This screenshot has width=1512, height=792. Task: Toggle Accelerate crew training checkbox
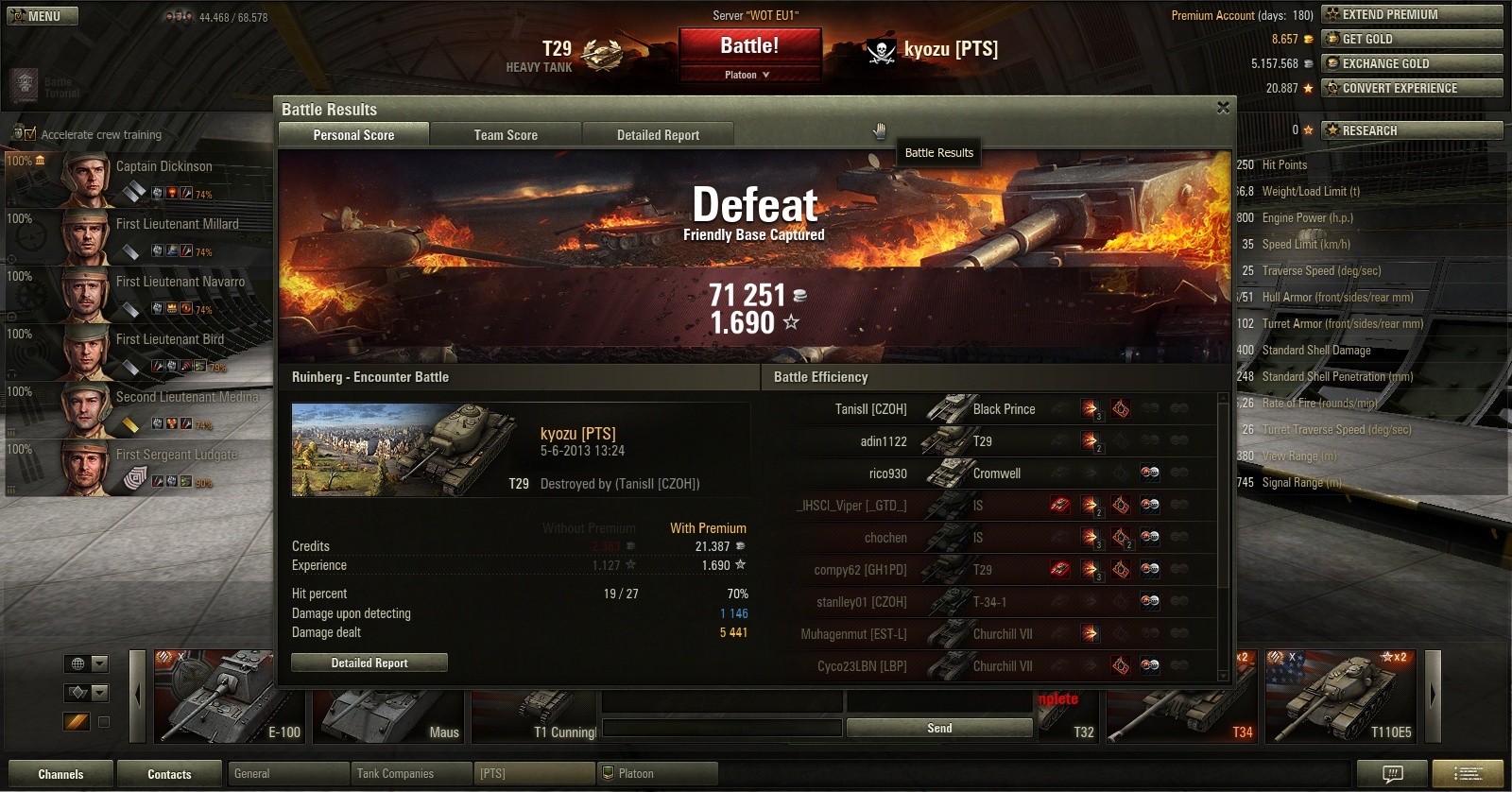(30, 134)
